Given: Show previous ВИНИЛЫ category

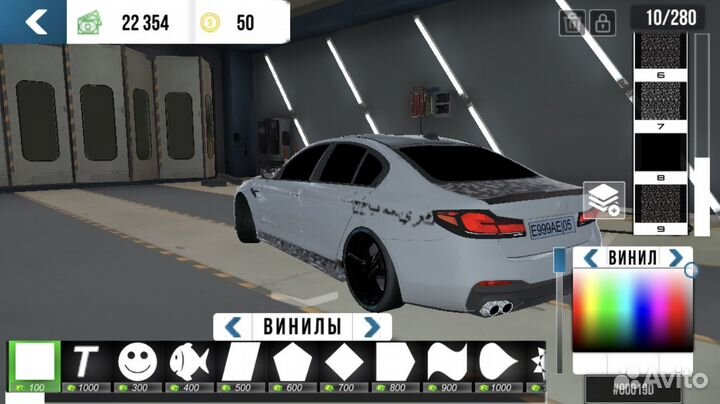Looking at the screenshot, I should click(233, 326).
